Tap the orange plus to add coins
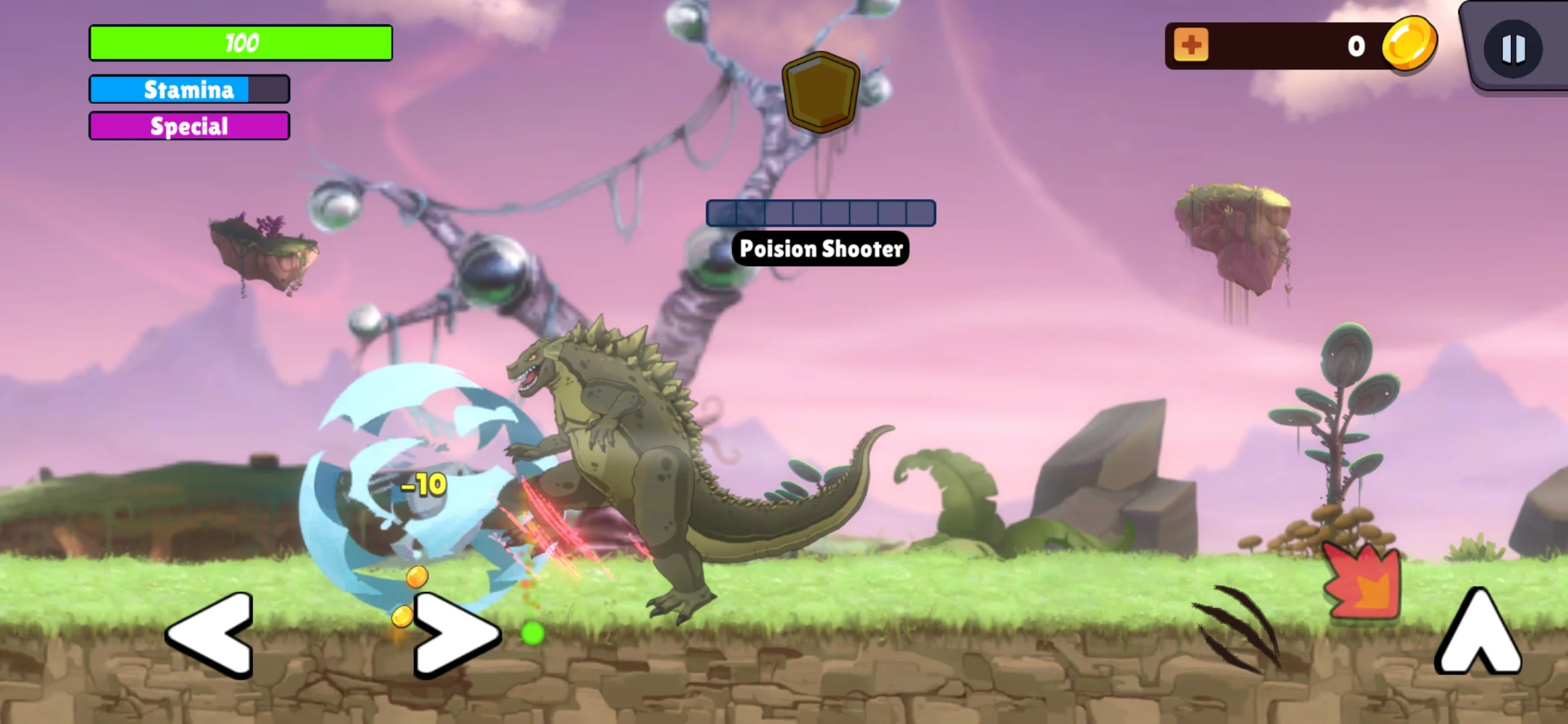 pos(1191,46)
